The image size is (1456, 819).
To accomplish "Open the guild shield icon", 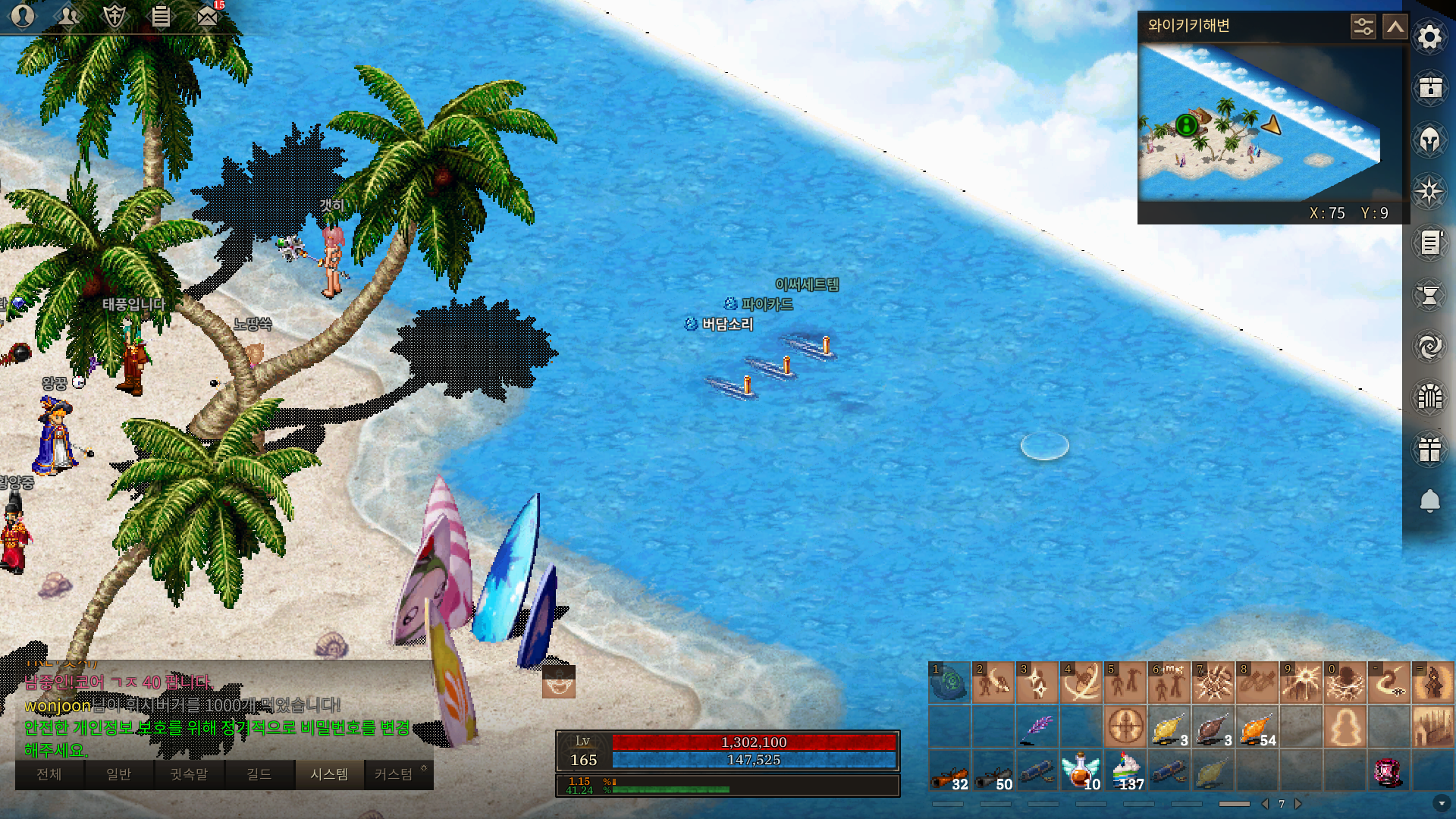I will (115, 16).
